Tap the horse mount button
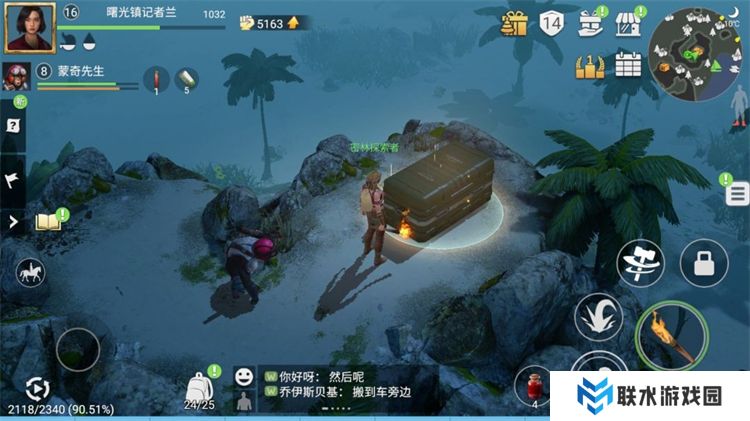 (x=30, y=273)
